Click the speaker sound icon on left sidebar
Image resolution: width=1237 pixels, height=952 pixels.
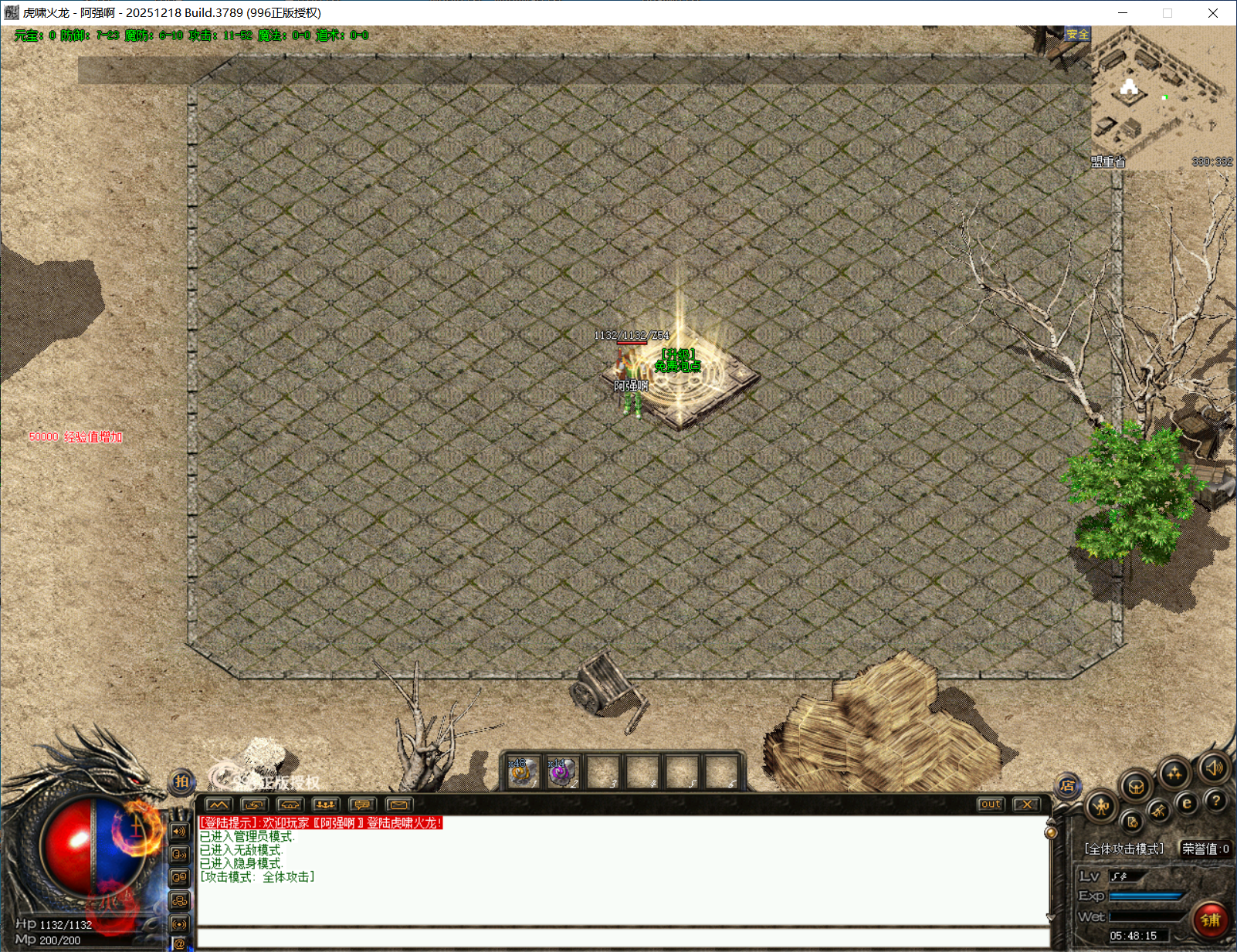179,832
